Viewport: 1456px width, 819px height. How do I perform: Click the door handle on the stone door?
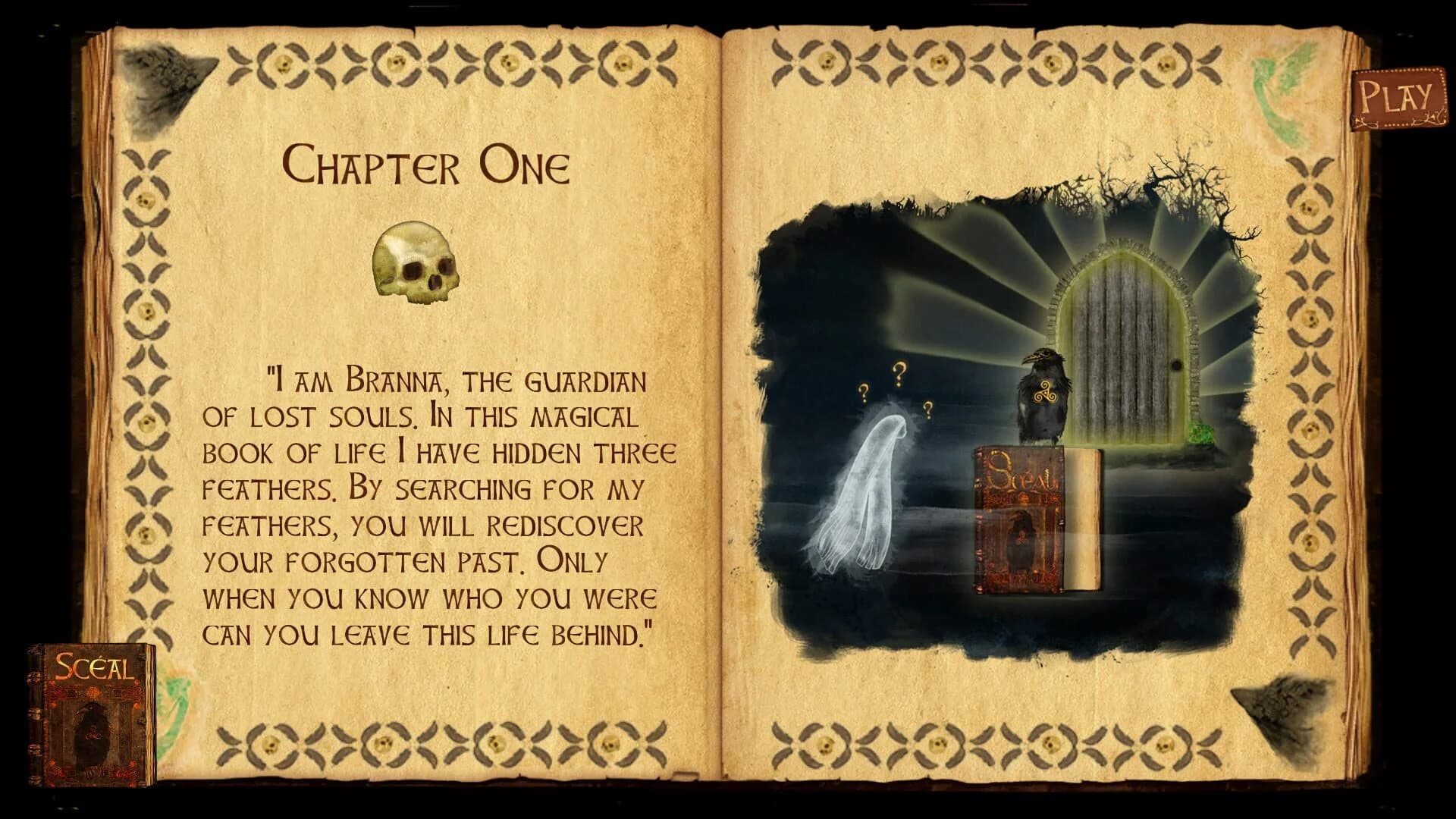click(1176, 363)
